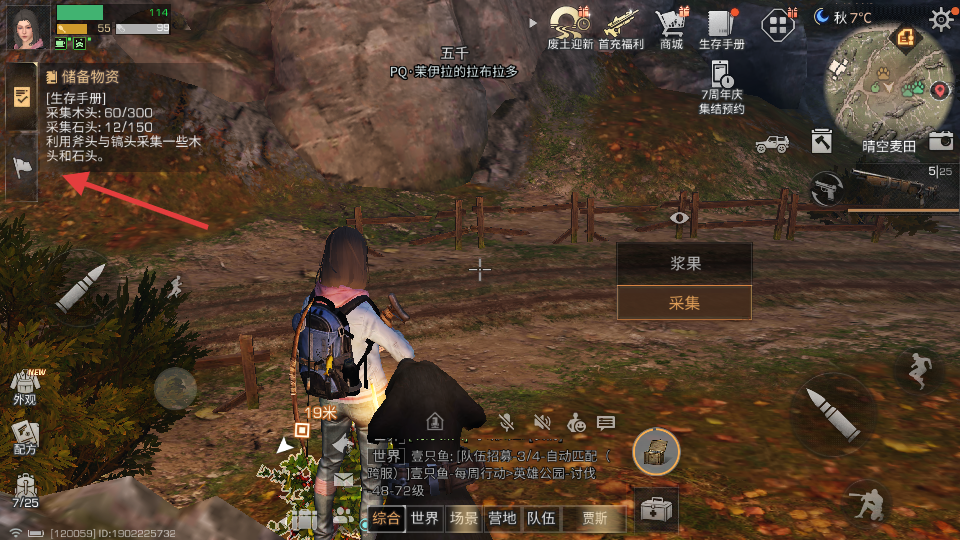Open the four-square grid menu

coord(778,26)
